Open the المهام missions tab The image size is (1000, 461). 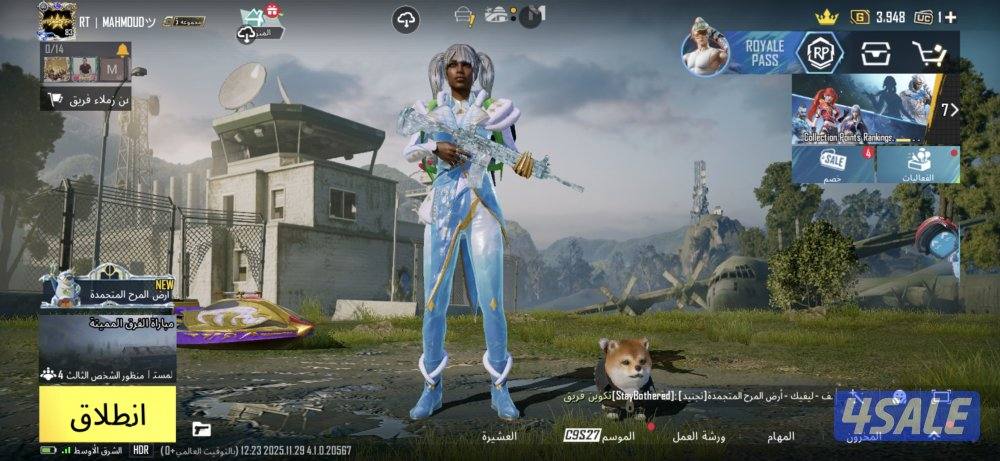[780, 436]
